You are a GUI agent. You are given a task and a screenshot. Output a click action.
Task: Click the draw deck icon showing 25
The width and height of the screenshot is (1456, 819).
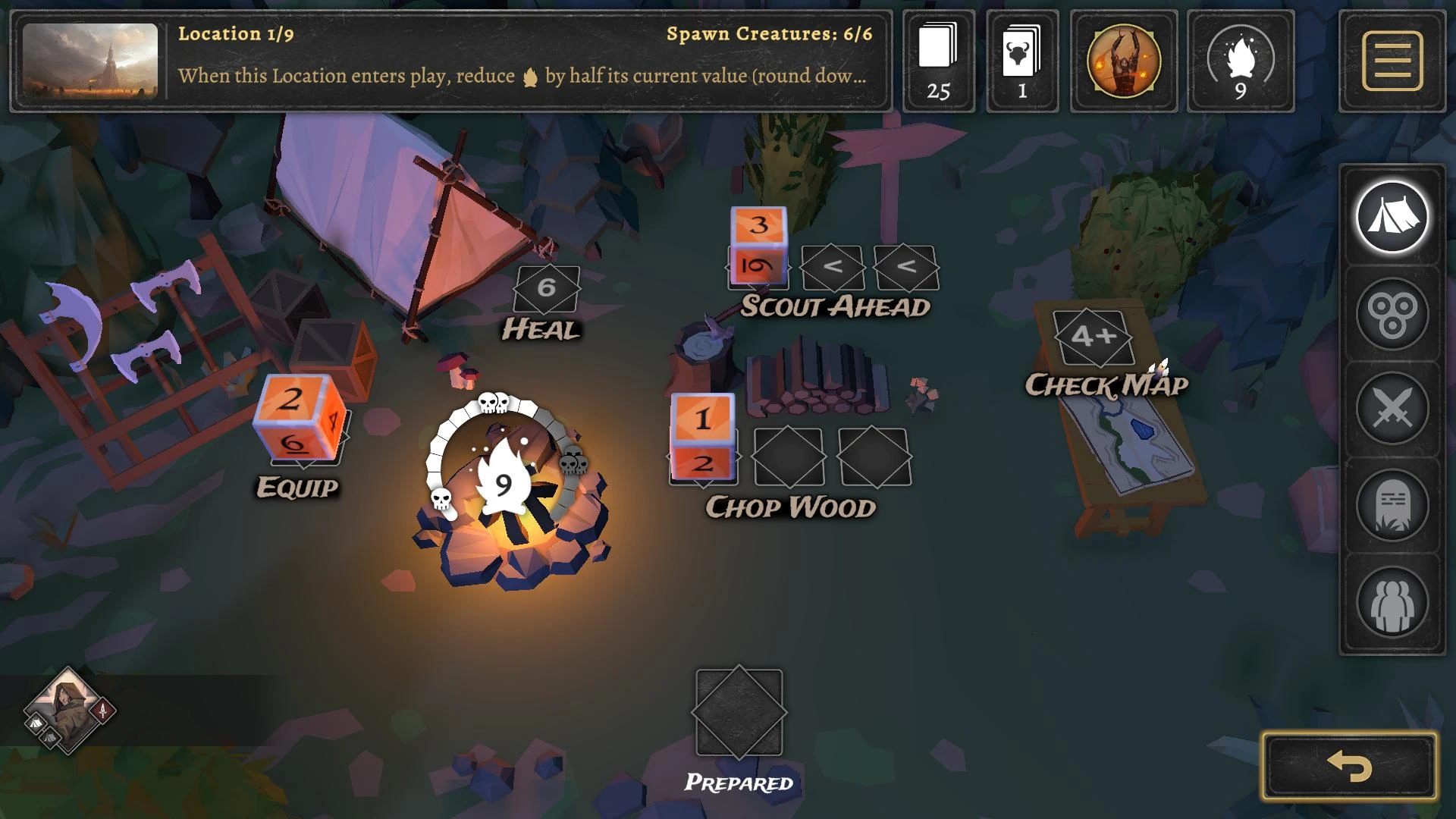pyautogui.click(x=938, y=61)
